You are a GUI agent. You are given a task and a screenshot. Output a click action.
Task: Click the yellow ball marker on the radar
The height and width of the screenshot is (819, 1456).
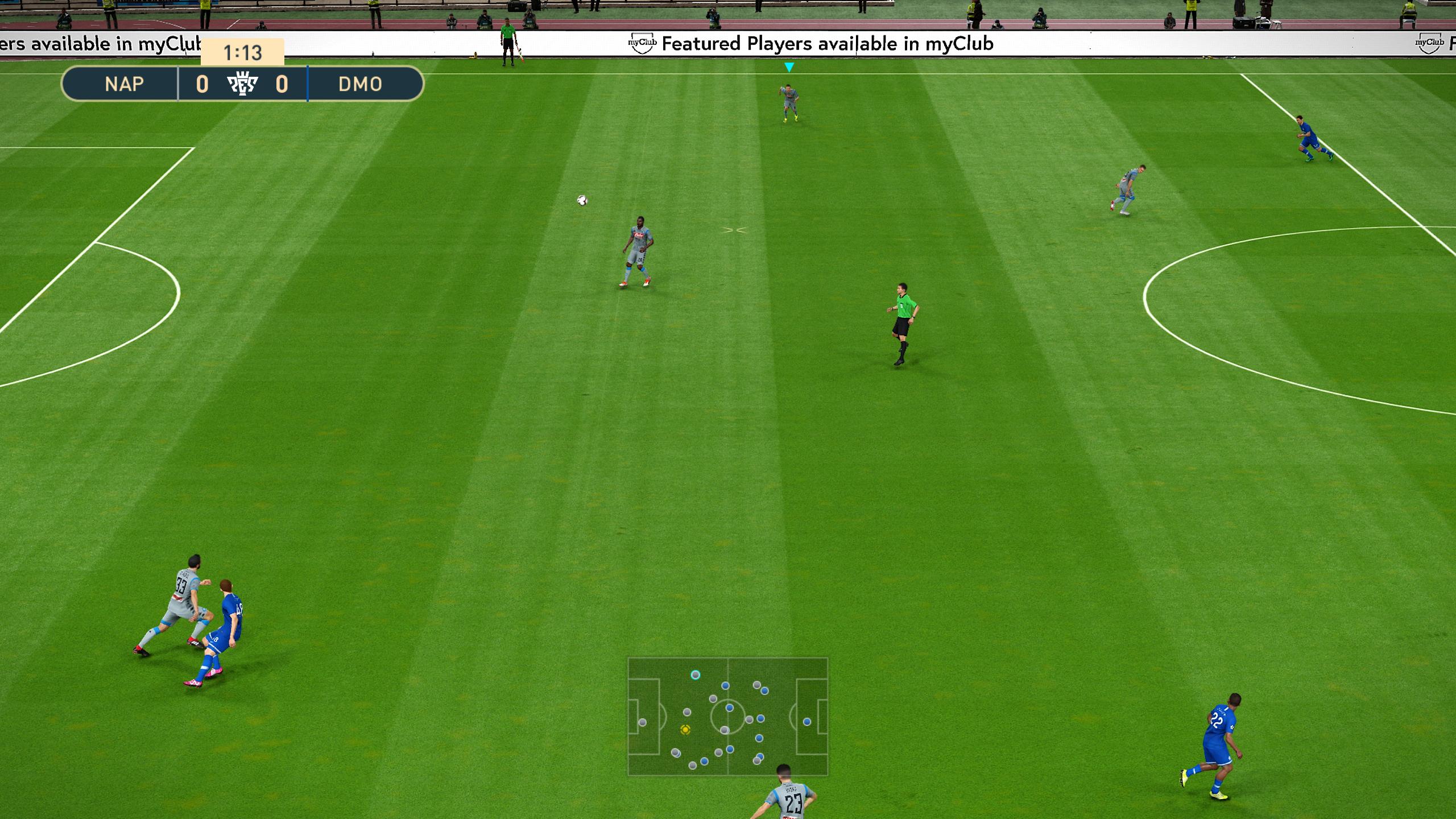(x=685, y=731)
